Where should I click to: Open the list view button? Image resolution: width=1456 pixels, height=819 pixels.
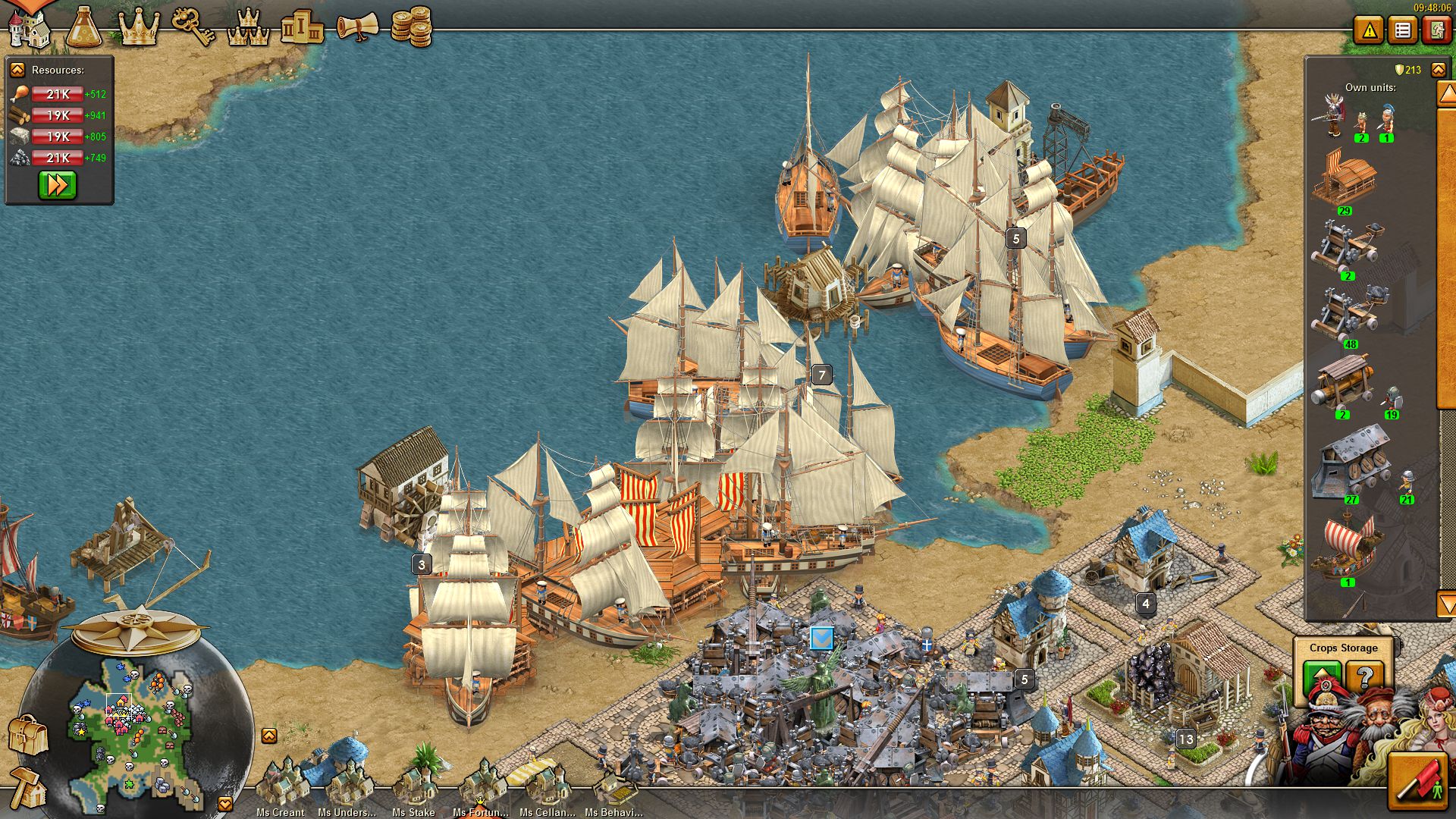click(1403, 31)
